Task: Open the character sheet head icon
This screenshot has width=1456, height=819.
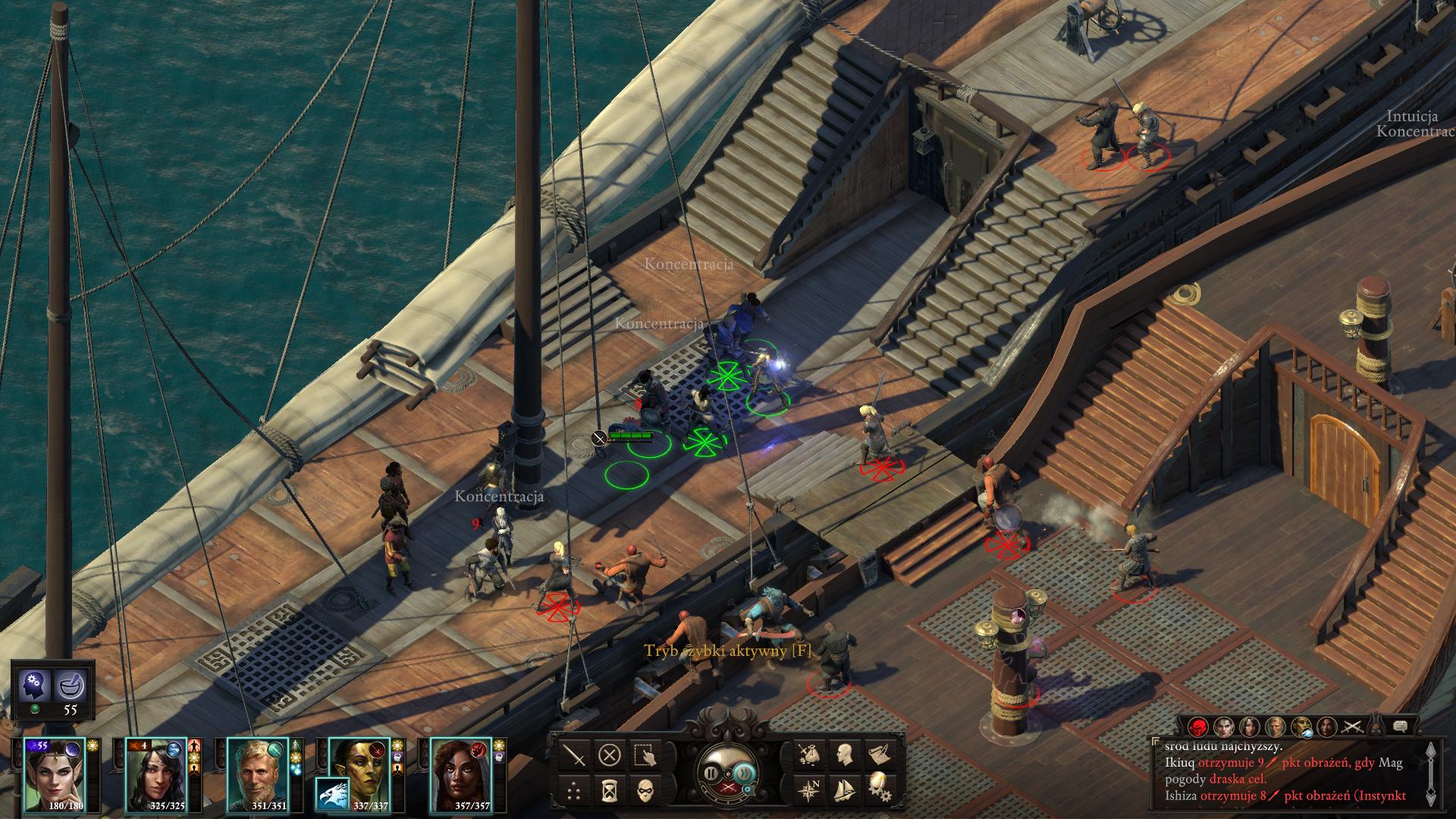Action: (844, 755)
